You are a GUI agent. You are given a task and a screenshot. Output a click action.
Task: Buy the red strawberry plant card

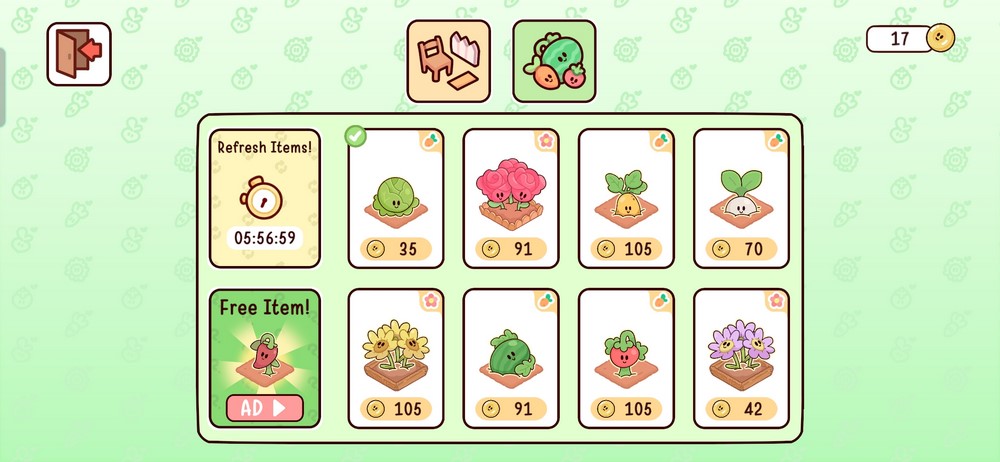coord(625,358)
